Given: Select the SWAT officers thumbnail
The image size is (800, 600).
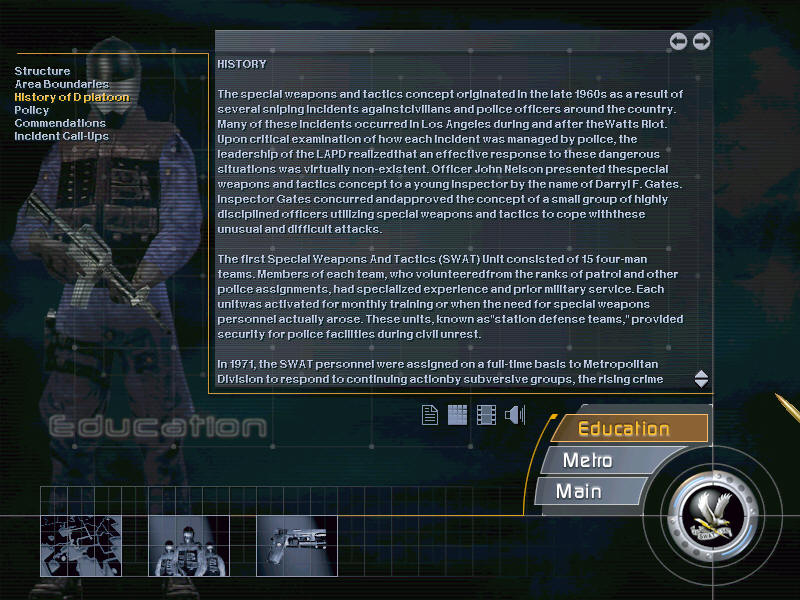Looking at the screenshot, I should [x=188, y=546].
